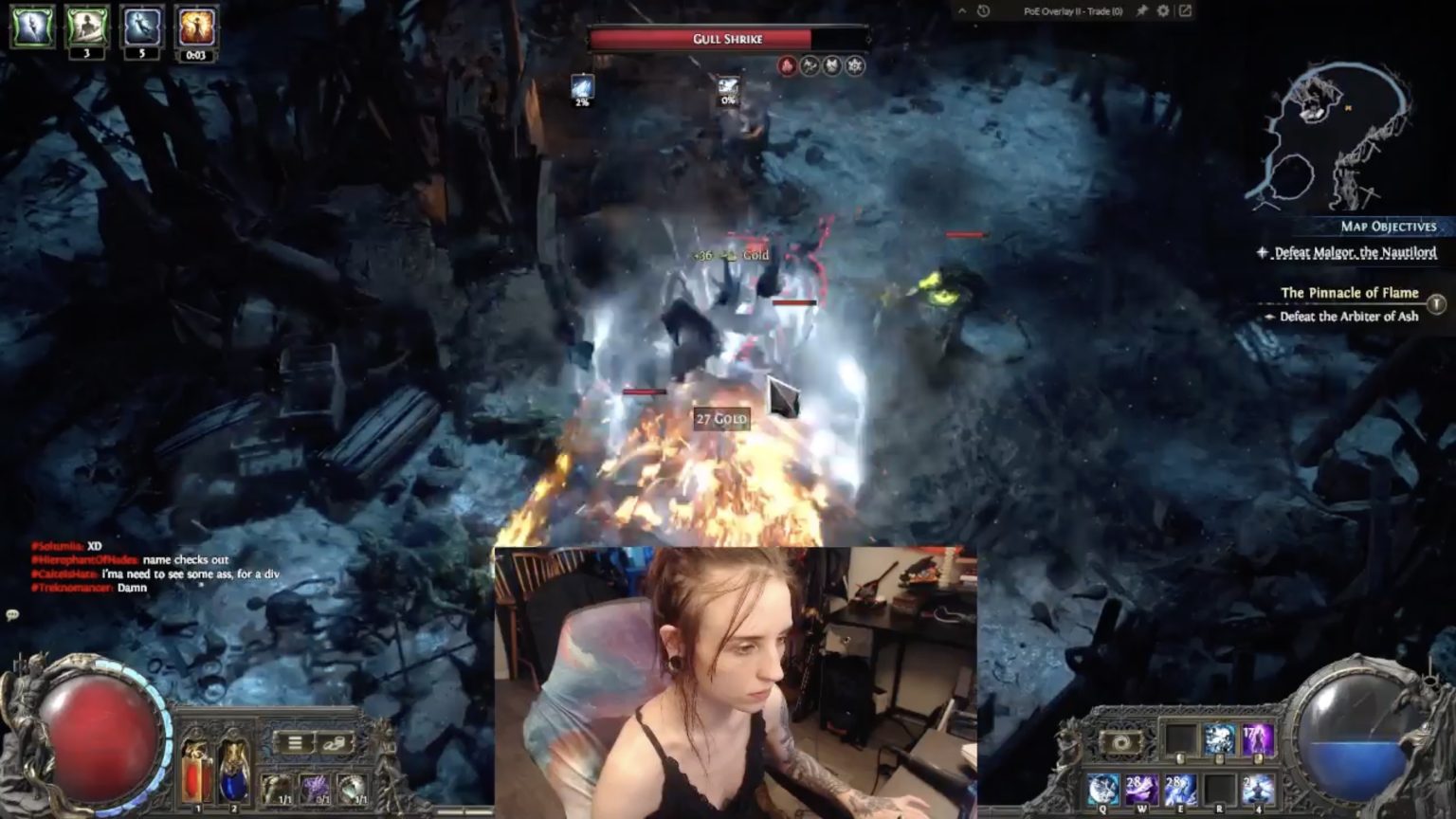The height and width of the screenshot is (819, 1456).
Task: Activate the meditating figure skill on 4
Action: (x=1258, y=789)
